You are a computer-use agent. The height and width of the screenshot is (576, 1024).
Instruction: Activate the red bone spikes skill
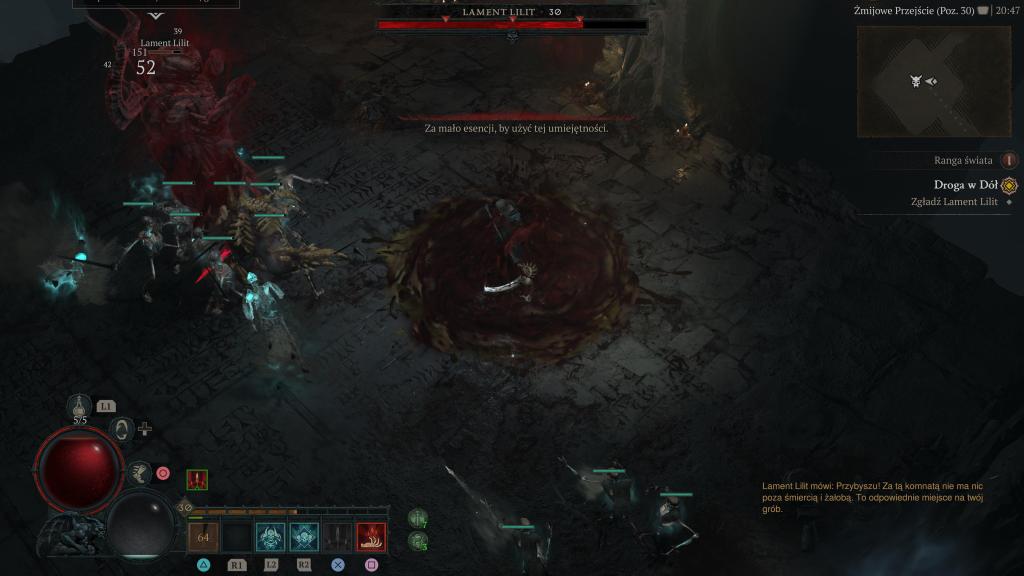[x=372, y=537]
